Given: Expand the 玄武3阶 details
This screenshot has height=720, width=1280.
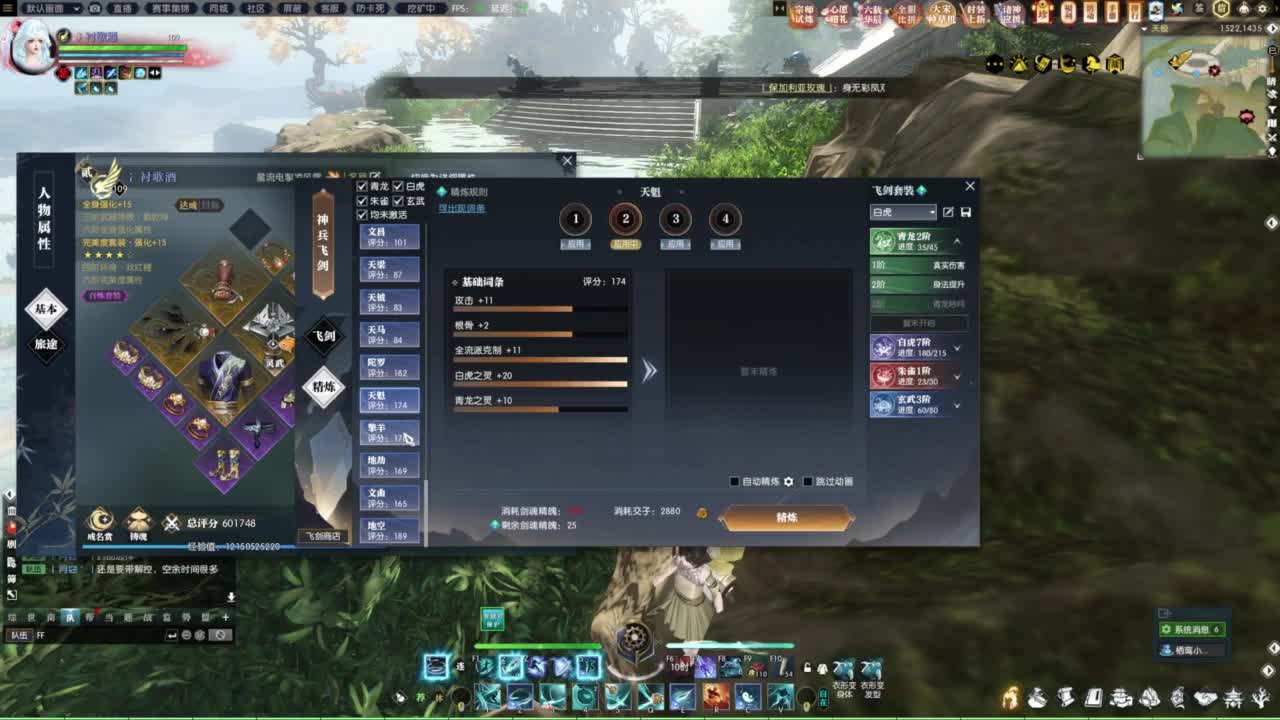Looking at the screenshot, I should 957,402.
